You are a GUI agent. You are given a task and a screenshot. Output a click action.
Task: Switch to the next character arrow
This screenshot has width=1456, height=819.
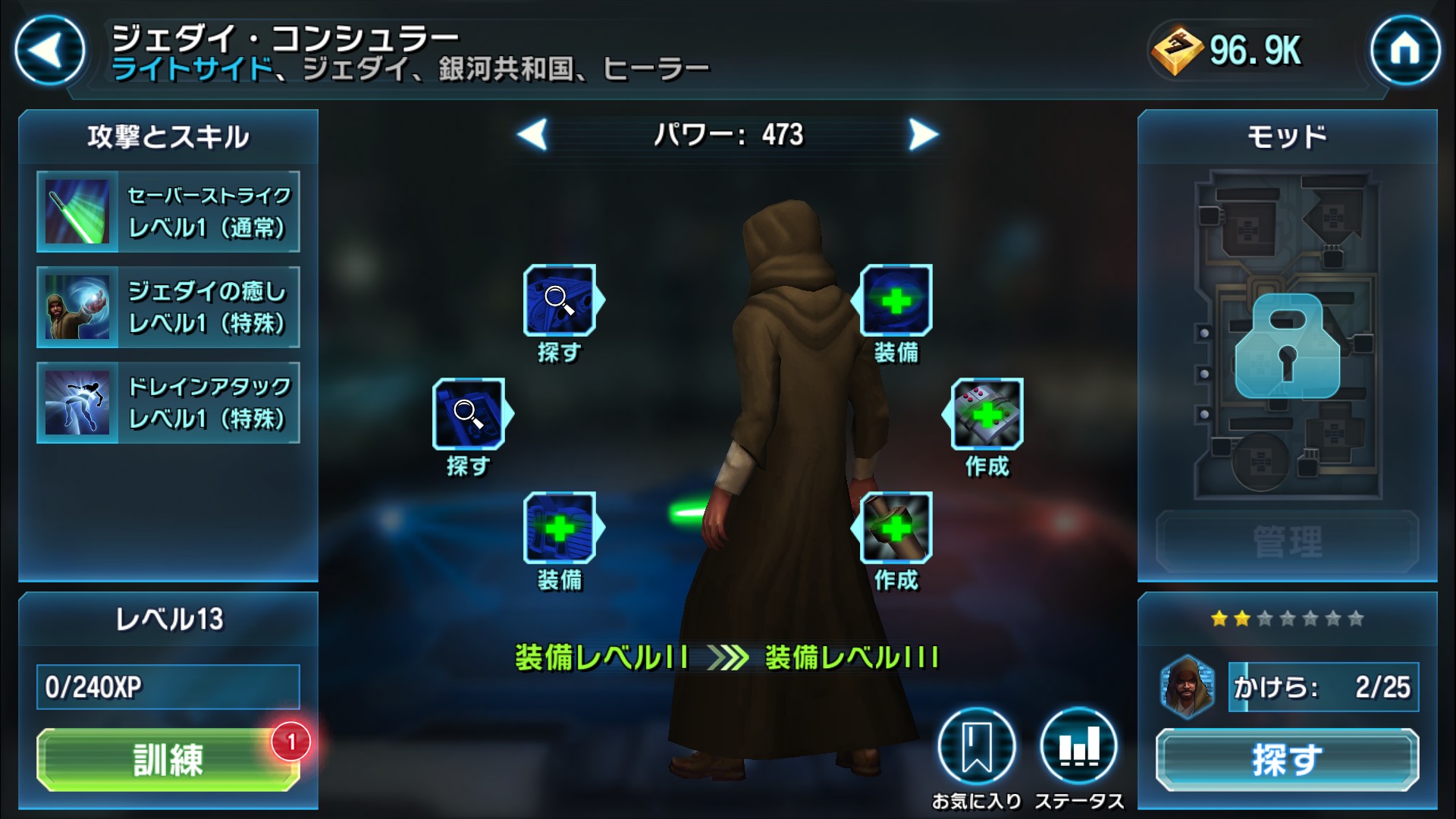click(923, 135)
